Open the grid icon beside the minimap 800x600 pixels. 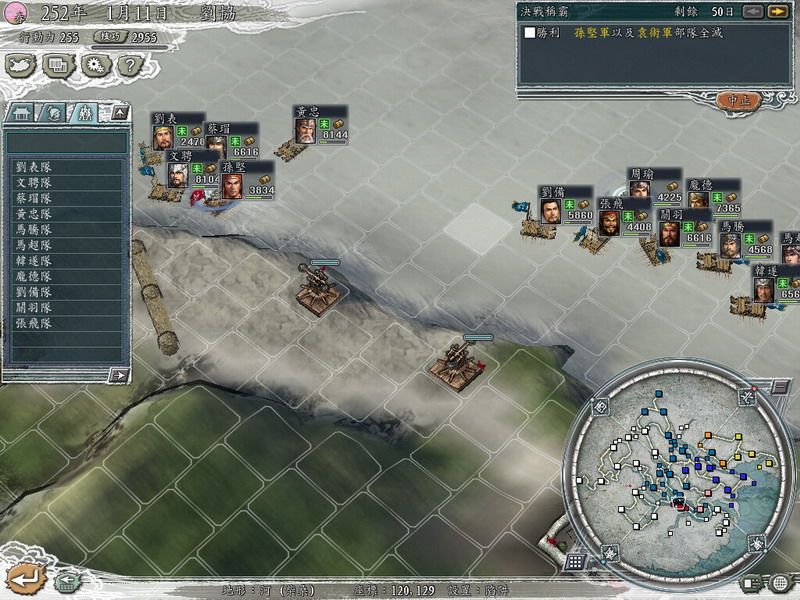pyautogui.click(x=574, y=562)
